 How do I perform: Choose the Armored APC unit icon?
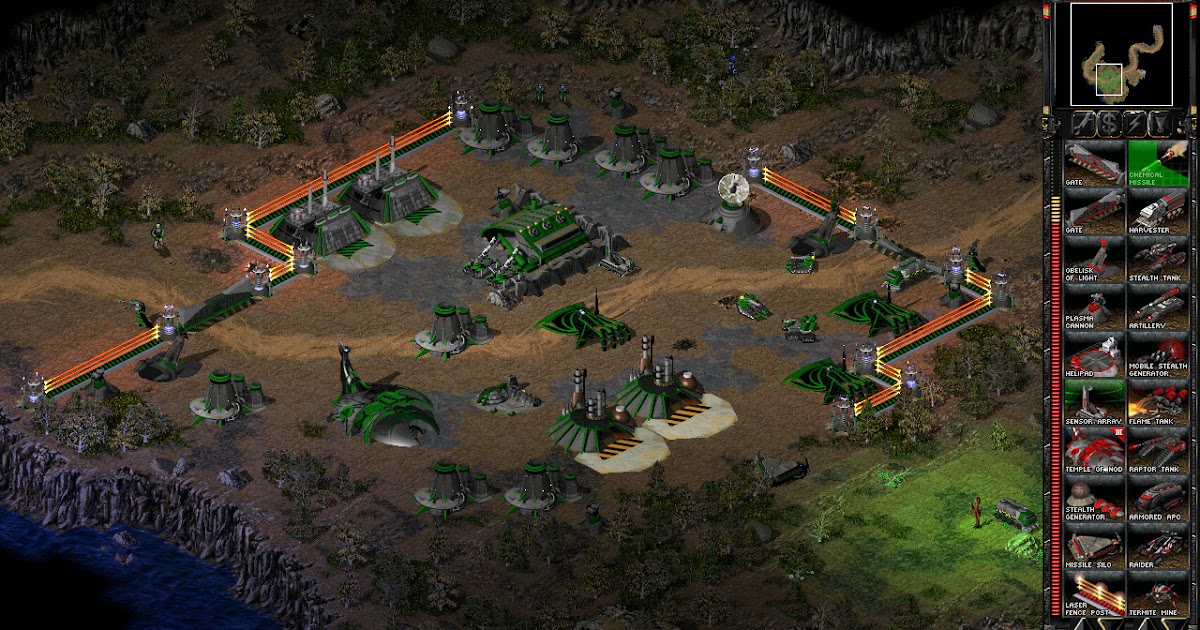point(1158,499)
